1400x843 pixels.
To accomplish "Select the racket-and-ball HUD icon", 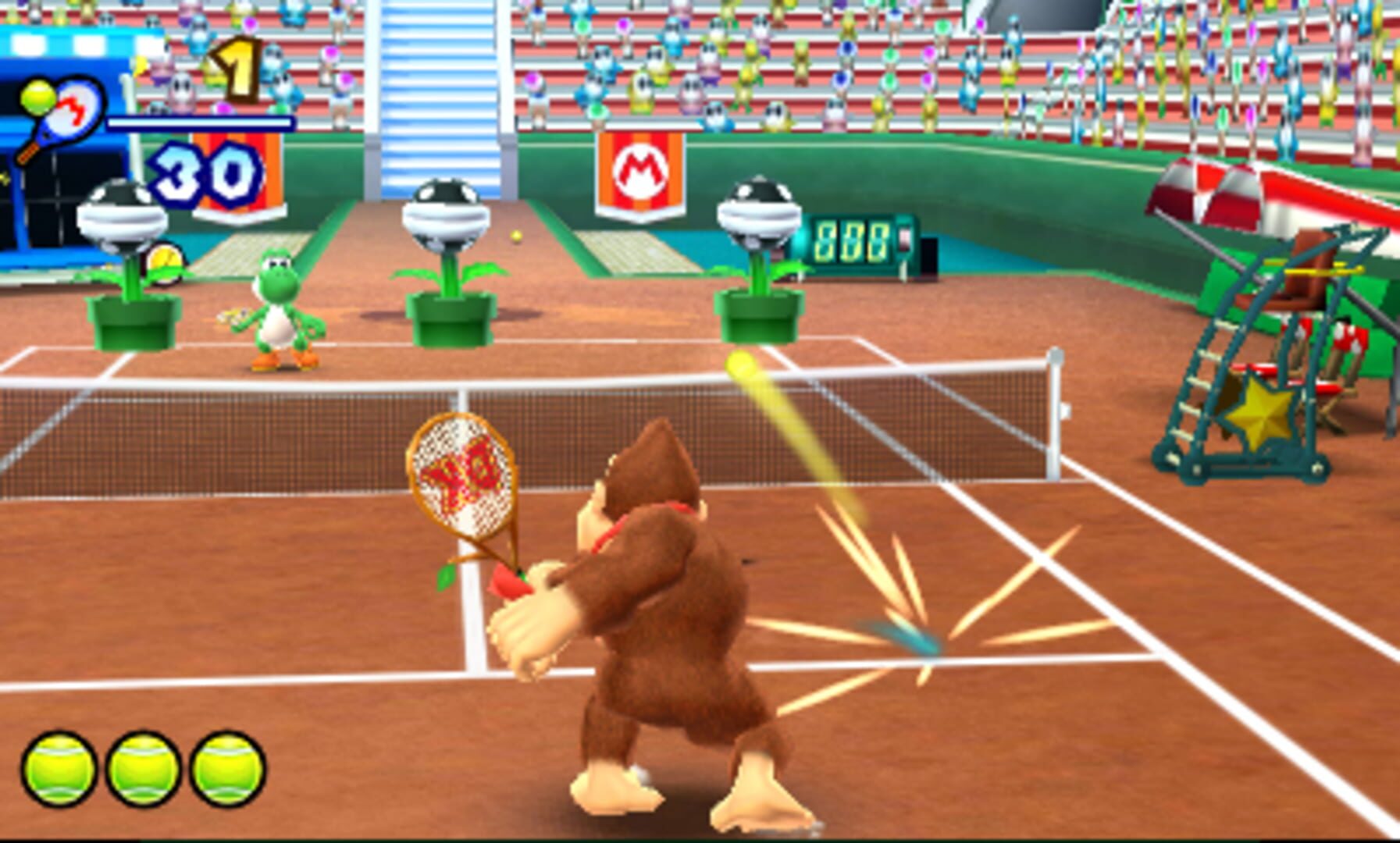I will 59,109.
